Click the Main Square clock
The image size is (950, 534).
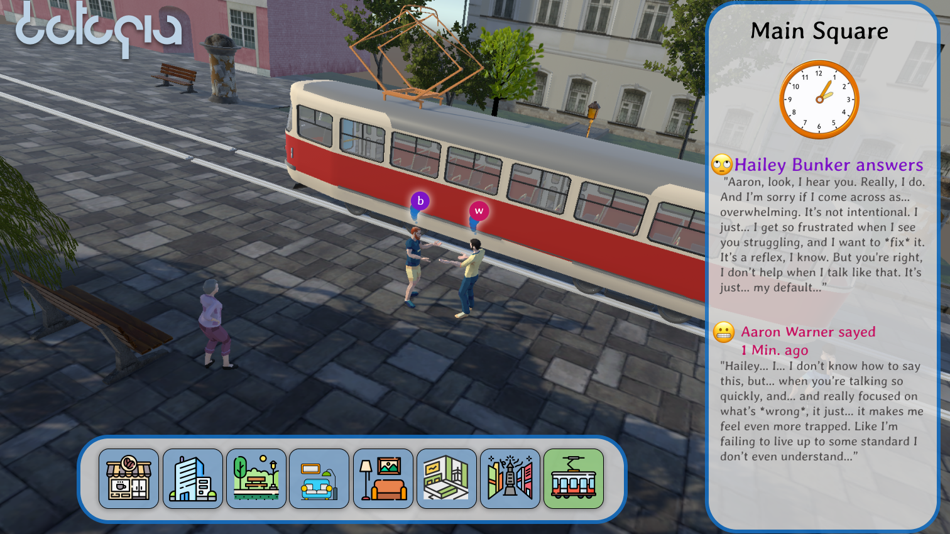(x=819, y=99)
